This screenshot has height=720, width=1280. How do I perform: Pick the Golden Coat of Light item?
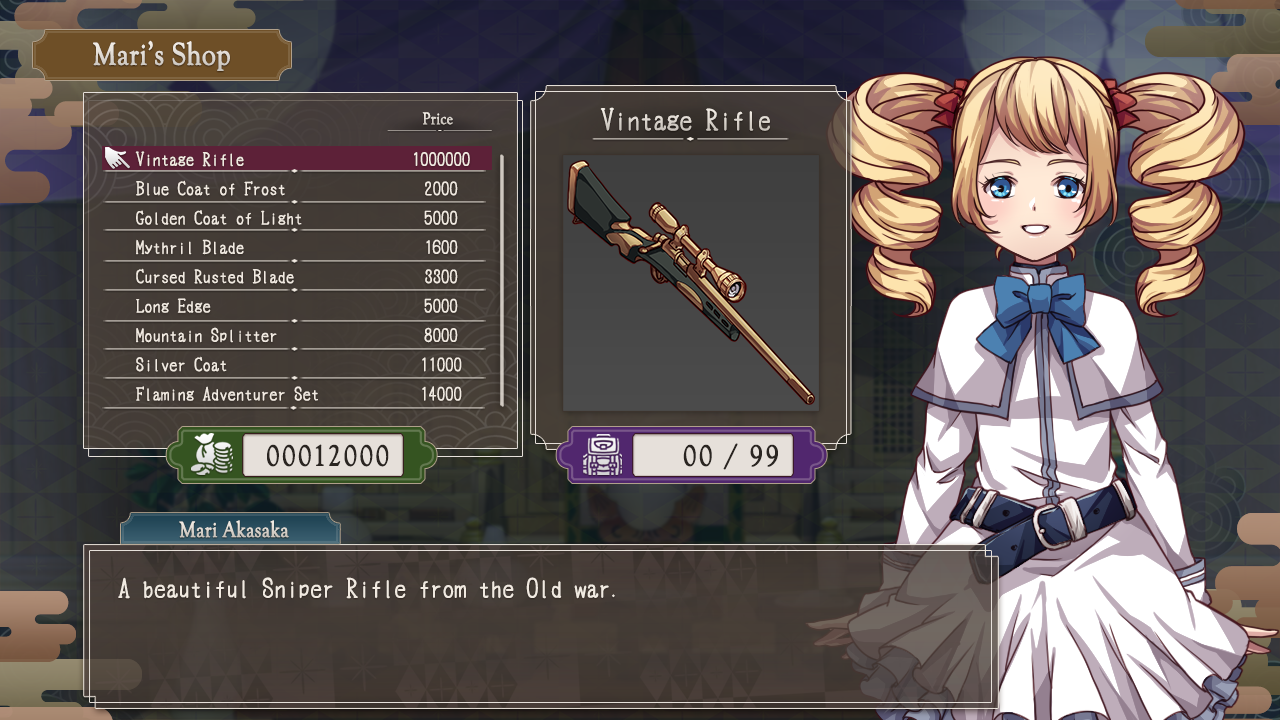[x=297, y=218]
